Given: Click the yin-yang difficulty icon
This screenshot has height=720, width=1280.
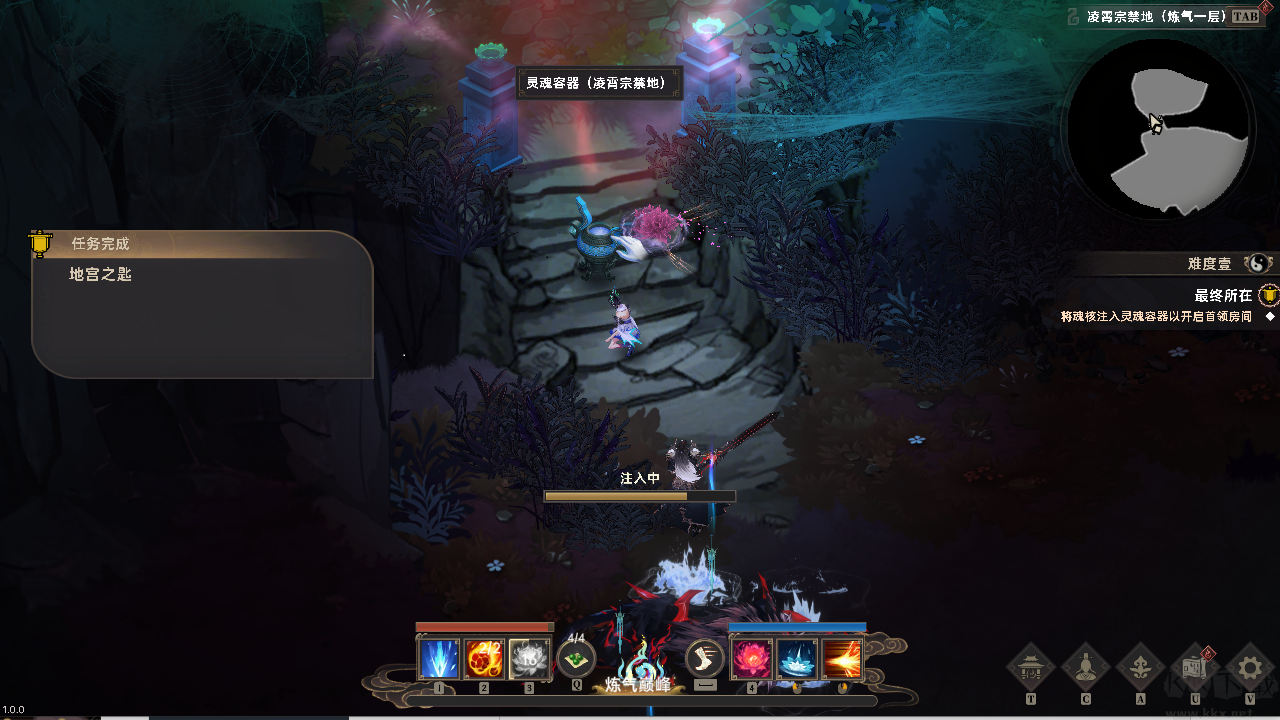Looking at the screenshot, I should [x=1257, y=264].
